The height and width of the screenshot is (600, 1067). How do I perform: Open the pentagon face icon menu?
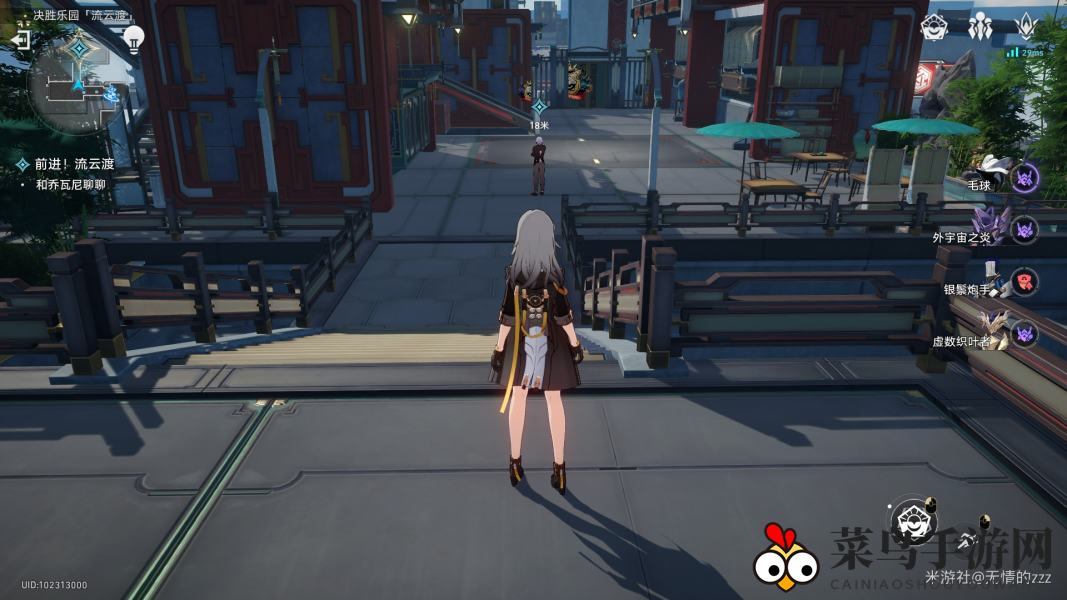pyautogui.click(x=934, y=27)
